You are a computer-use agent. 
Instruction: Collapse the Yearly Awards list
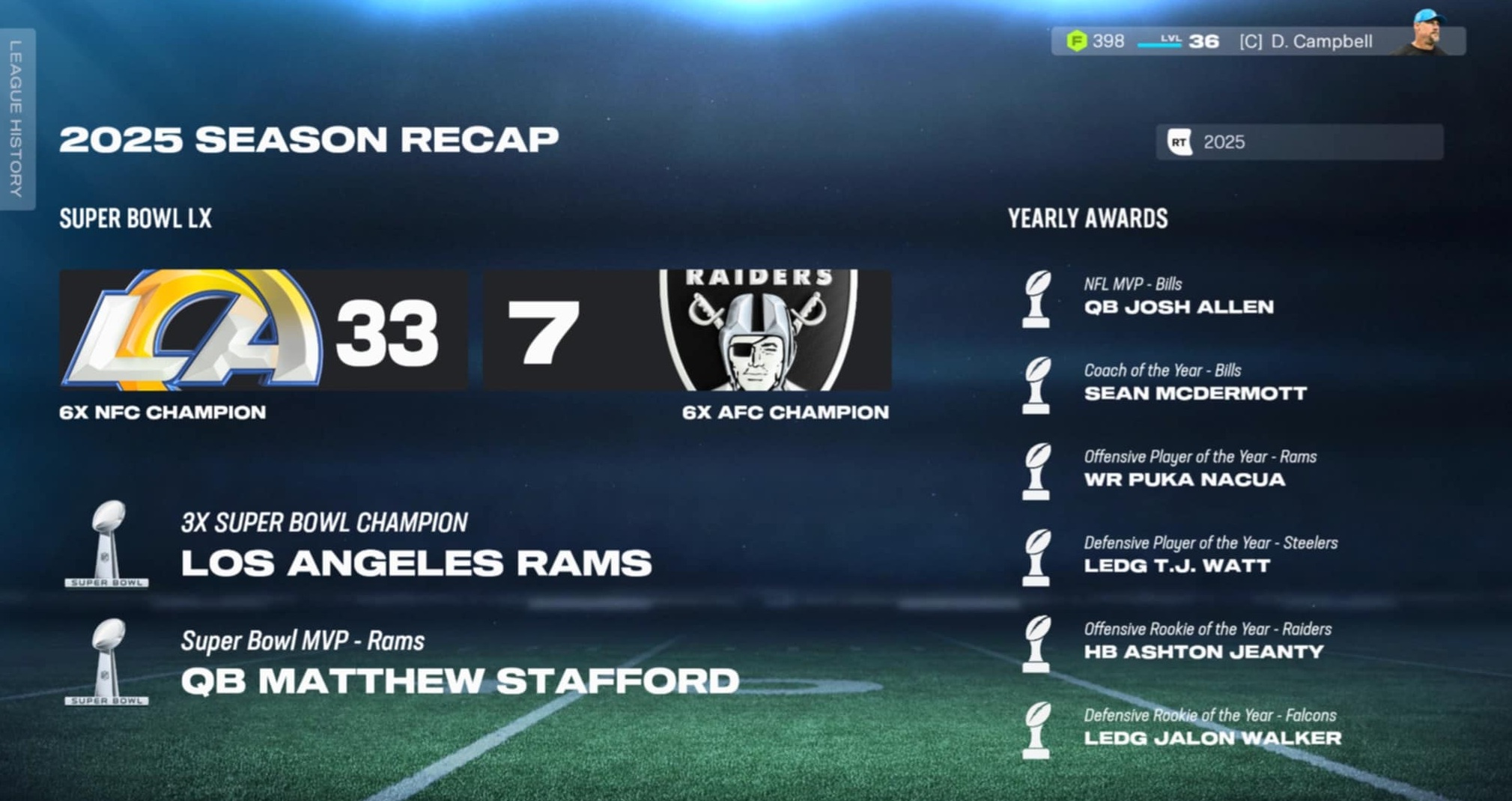coord(1087,219)
